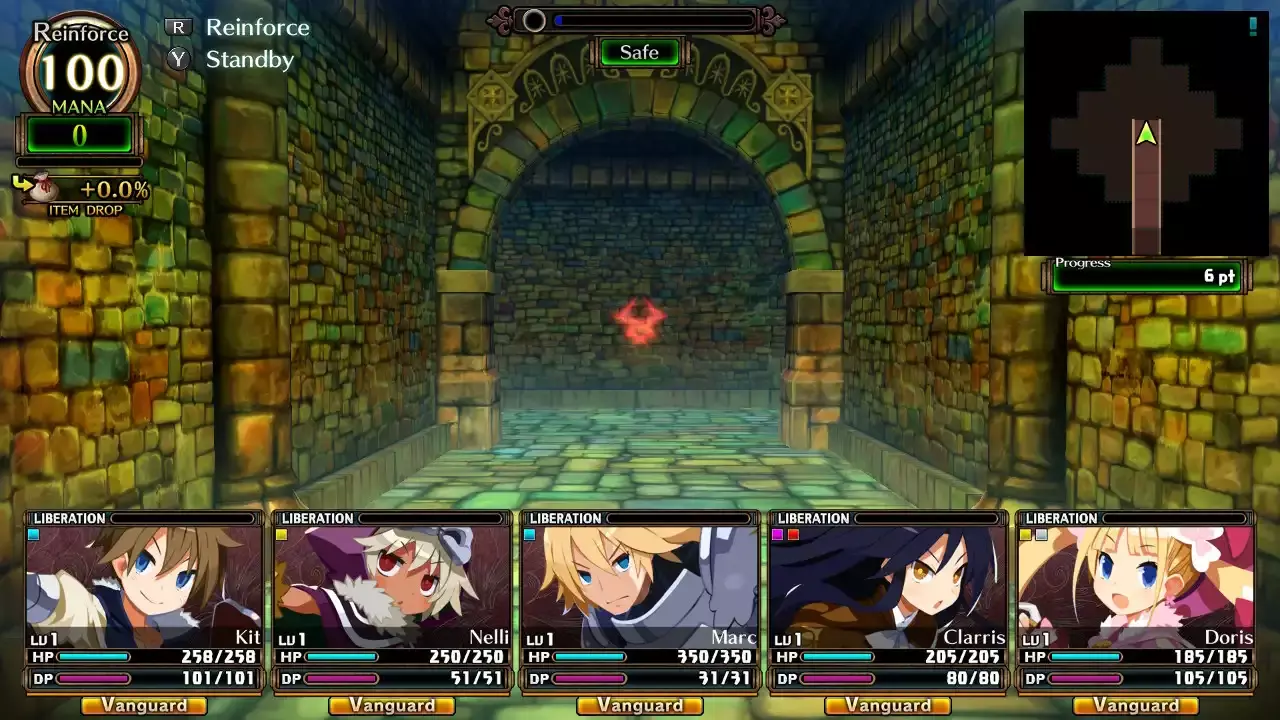Open the dungeon minimap
The image size is (1280, 720).
(x=1146, y=133)
